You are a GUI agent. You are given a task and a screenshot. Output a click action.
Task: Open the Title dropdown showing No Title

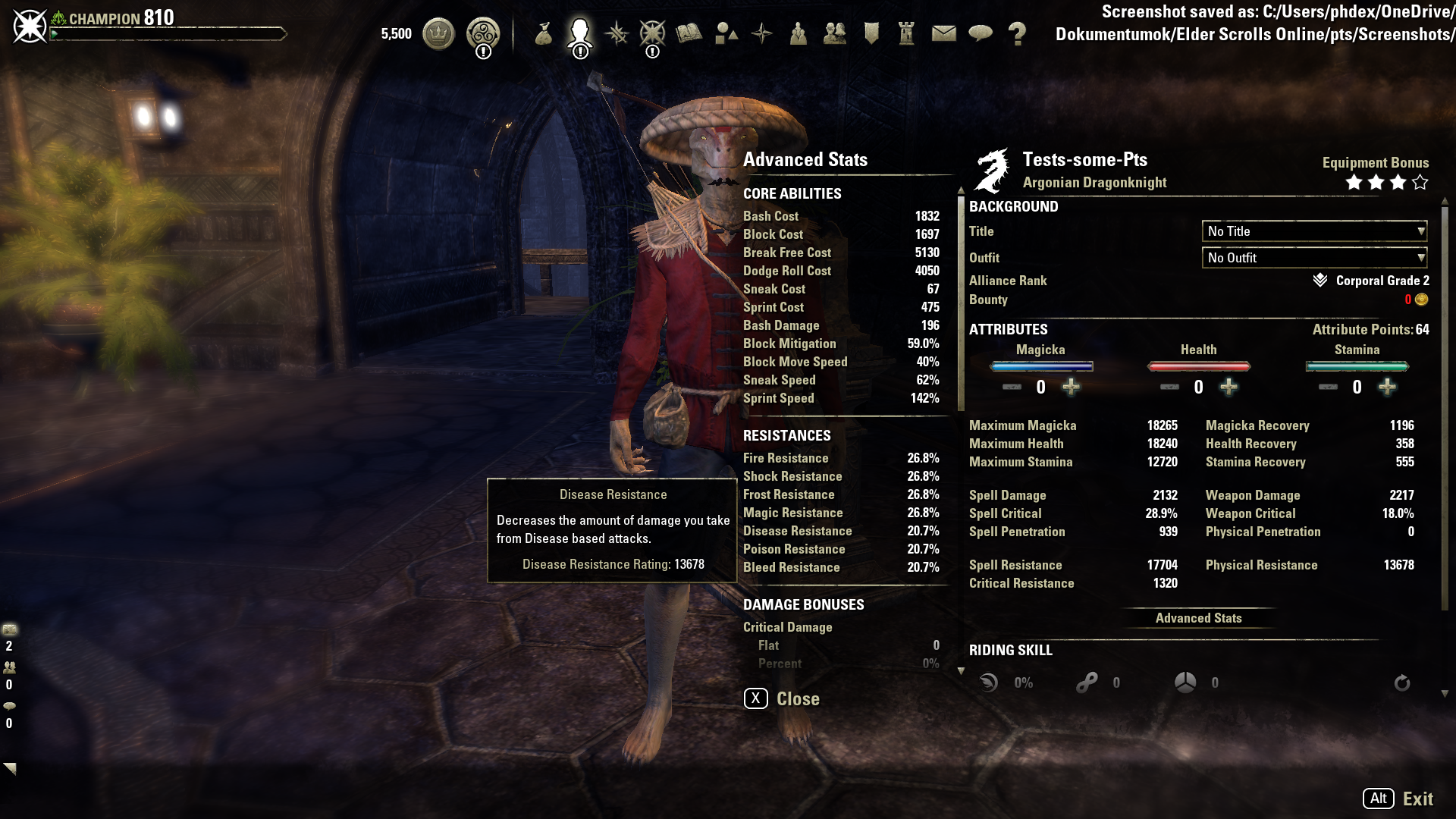coord(1314,231)
